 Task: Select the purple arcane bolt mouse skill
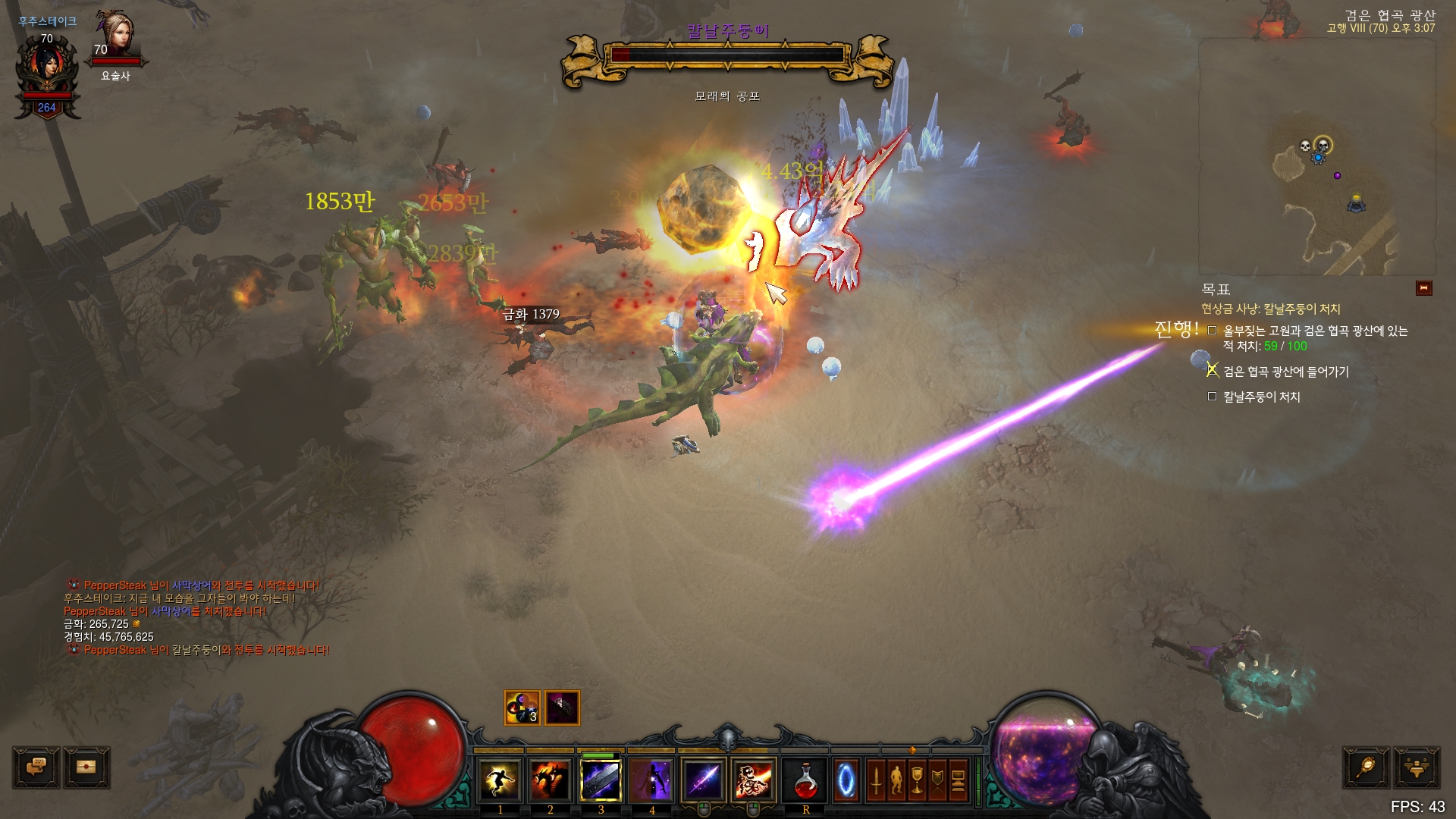click(704, 781)
